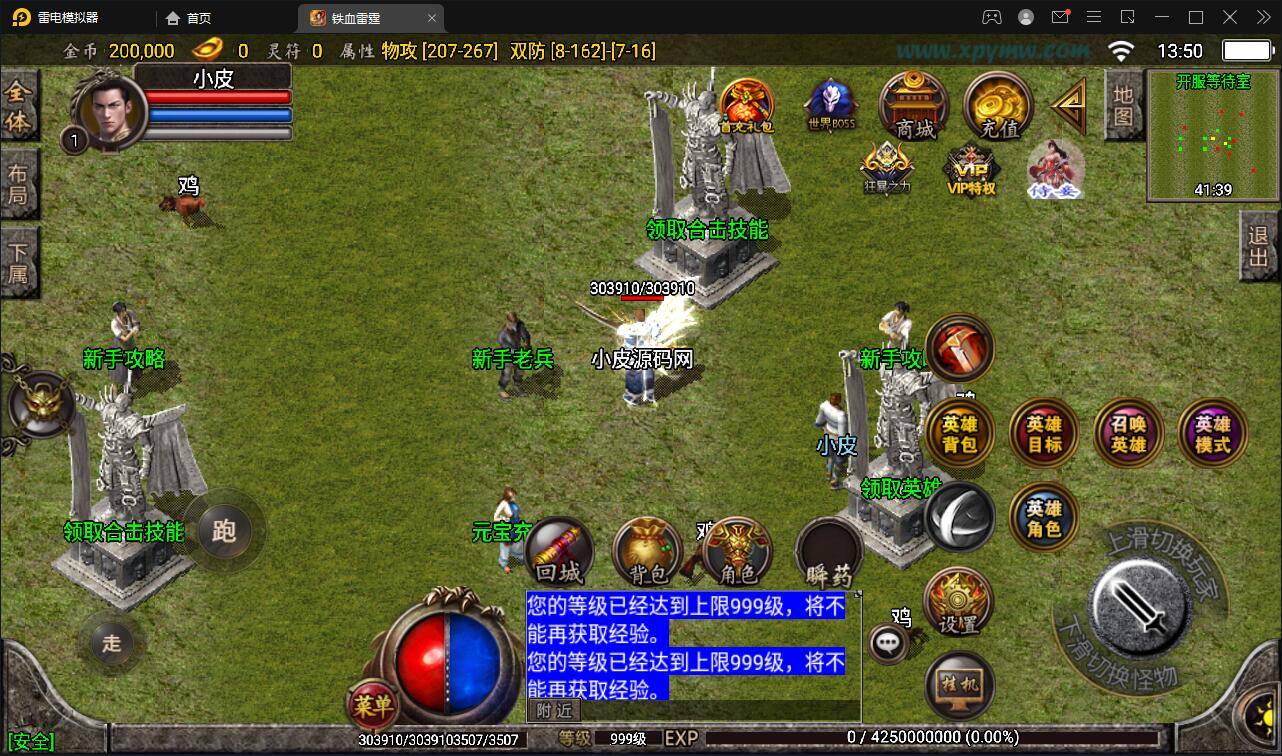1282x756 pixels.
Task: Click the 召唤英雄 summon hero button
Action: (x=1129, y=433)
